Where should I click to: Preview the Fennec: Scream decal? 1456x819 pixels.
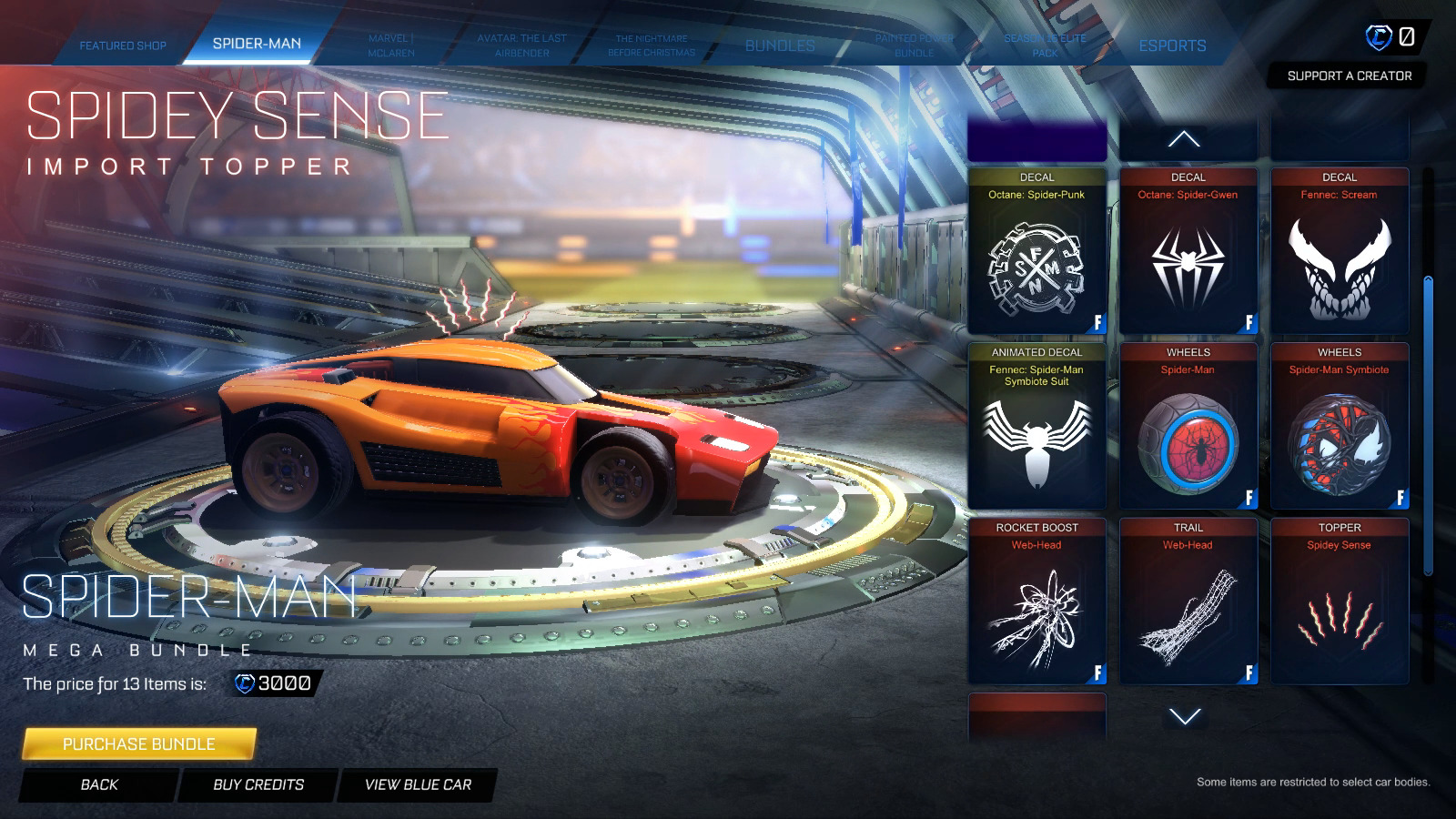[x=1340, y=251]
